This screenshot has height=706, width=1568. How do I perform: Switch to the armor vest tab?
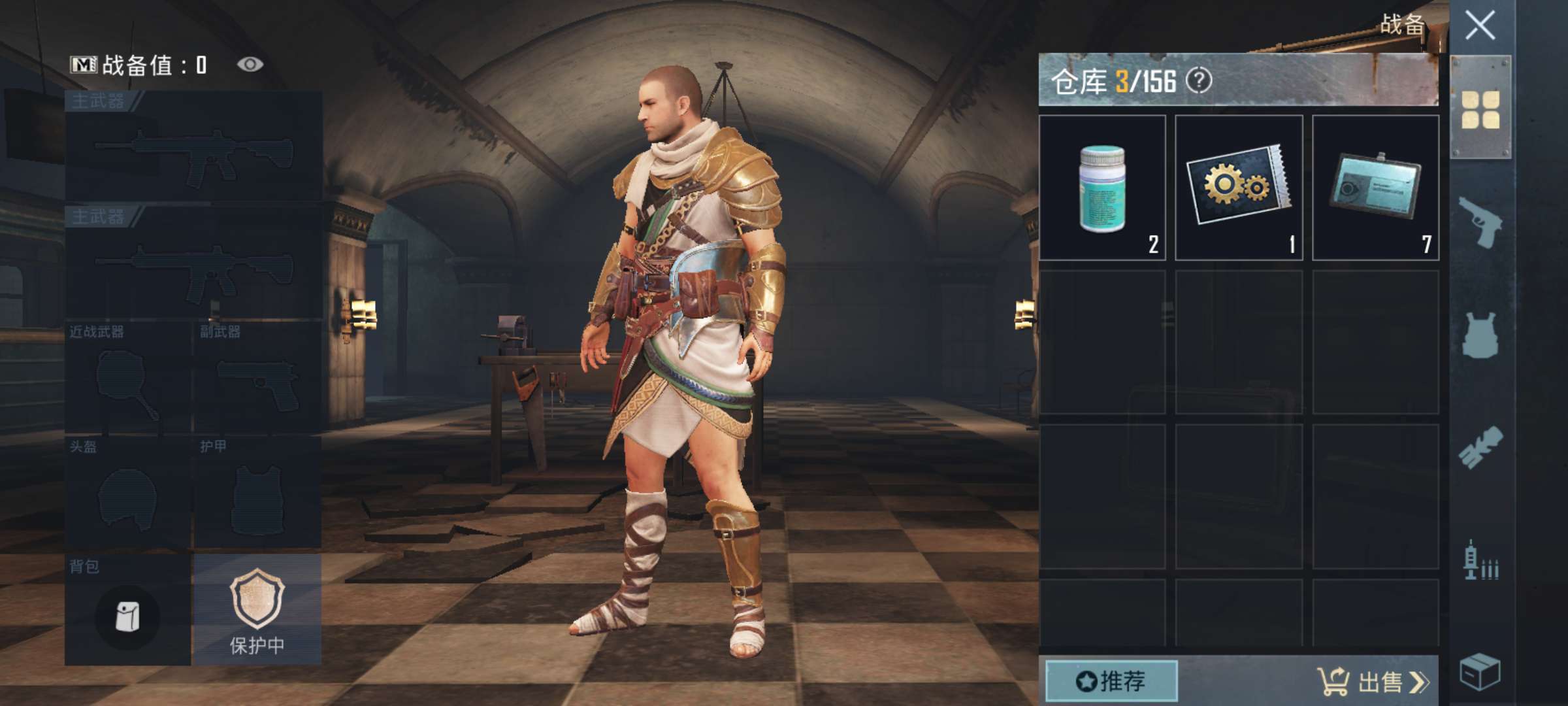tap(1480, 335)
